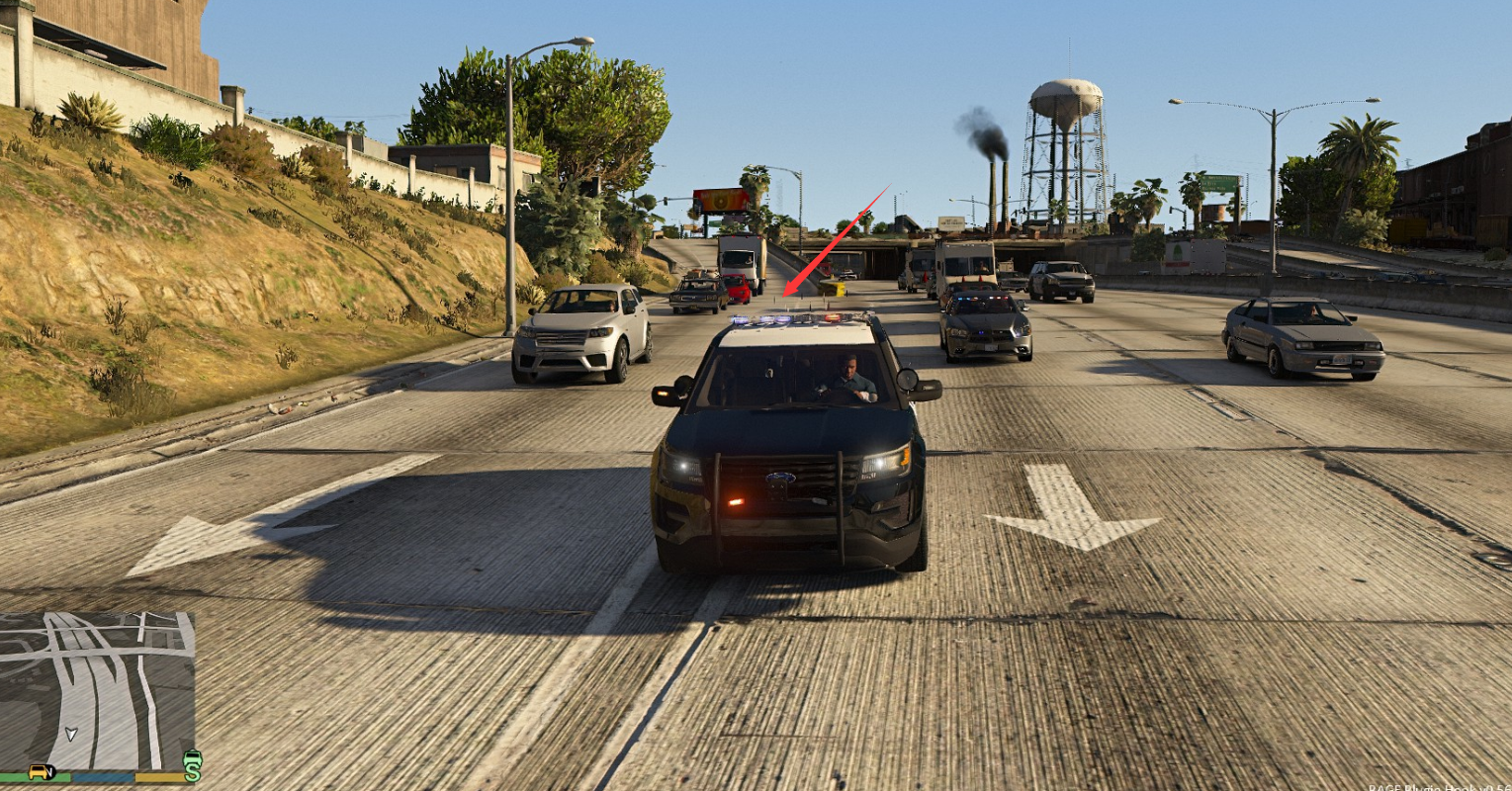Open the minimap radar

coord(97,690)
